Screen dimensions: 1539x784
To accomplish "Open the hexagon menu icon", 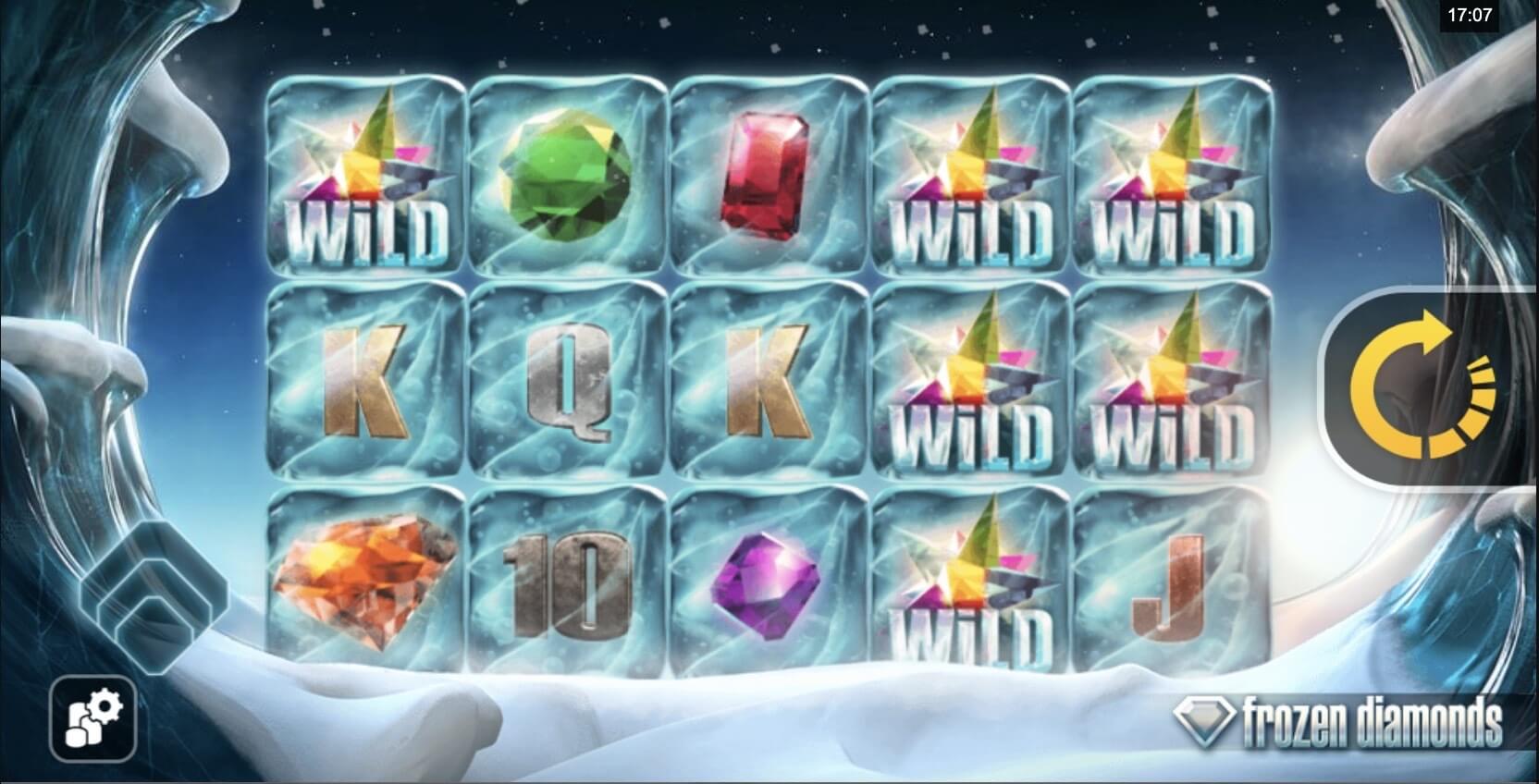I will tap(153, 590).
